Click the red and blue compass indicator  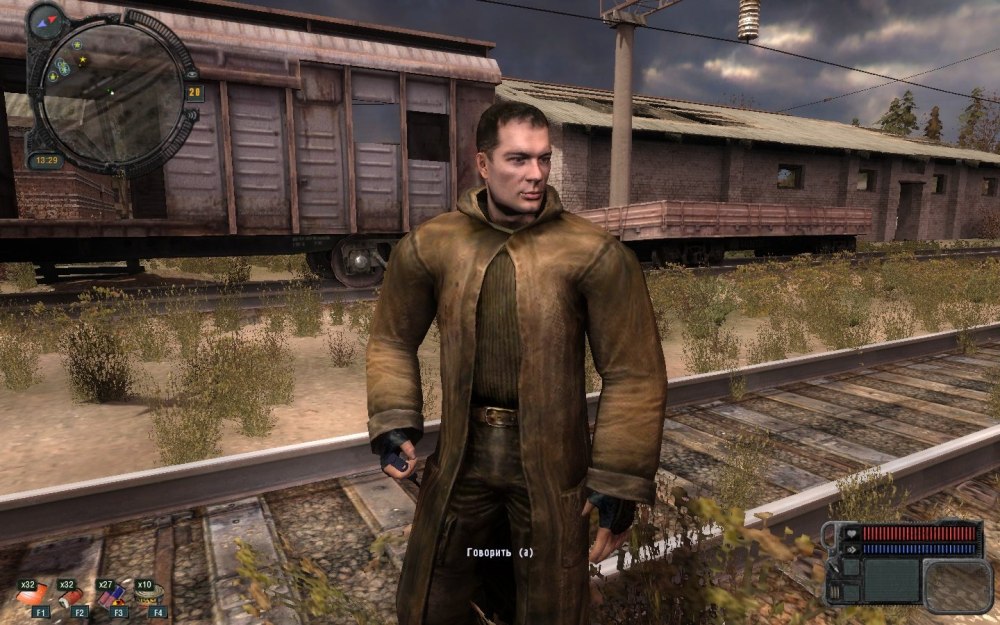point(45,20)
